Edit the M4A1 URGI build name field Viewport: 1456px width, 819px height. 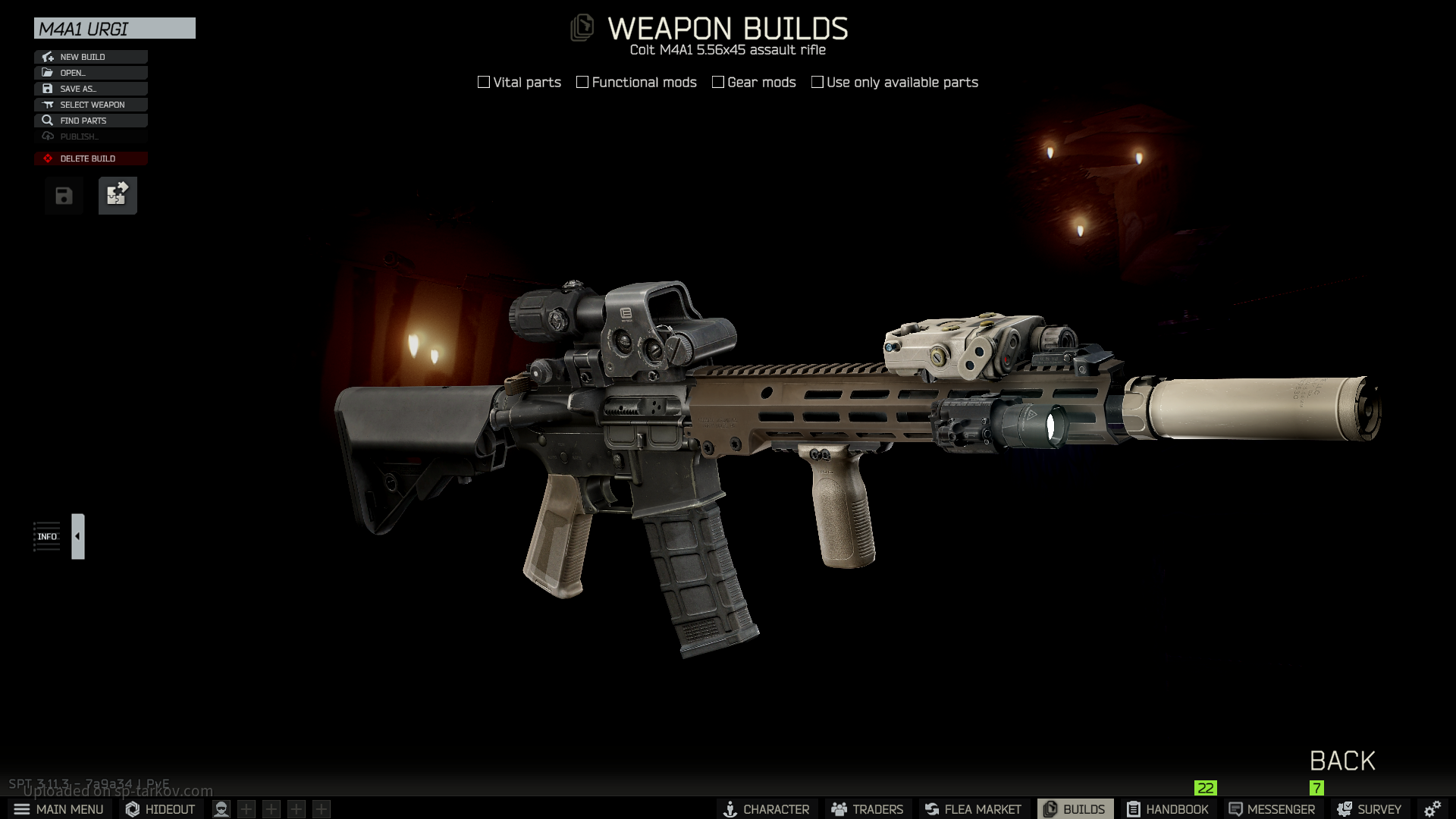pyautogui.click(x=115, y=29)
